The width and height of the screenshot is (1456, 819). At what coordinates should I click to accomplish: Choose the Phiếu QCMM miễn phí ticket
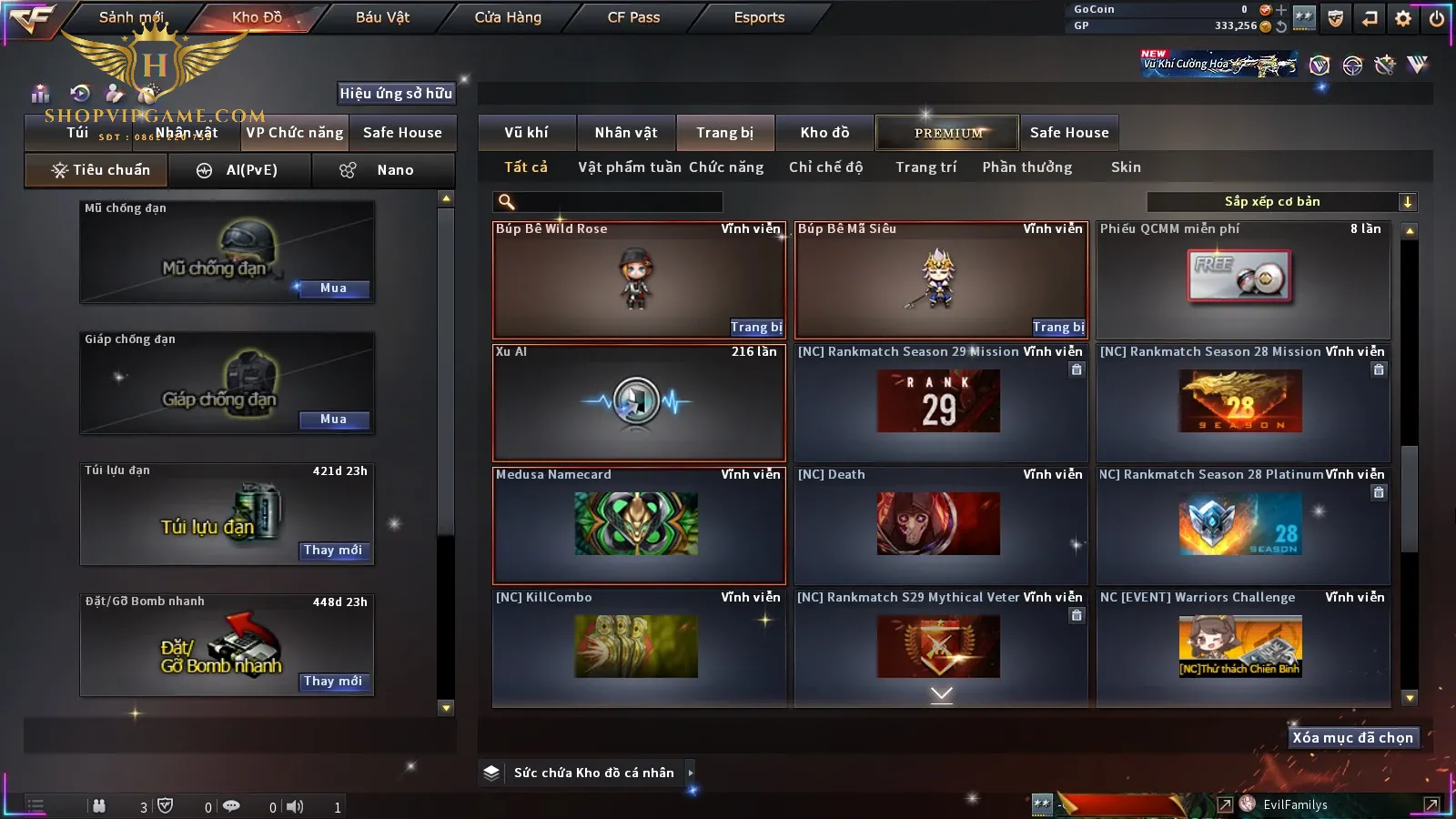1243,280
